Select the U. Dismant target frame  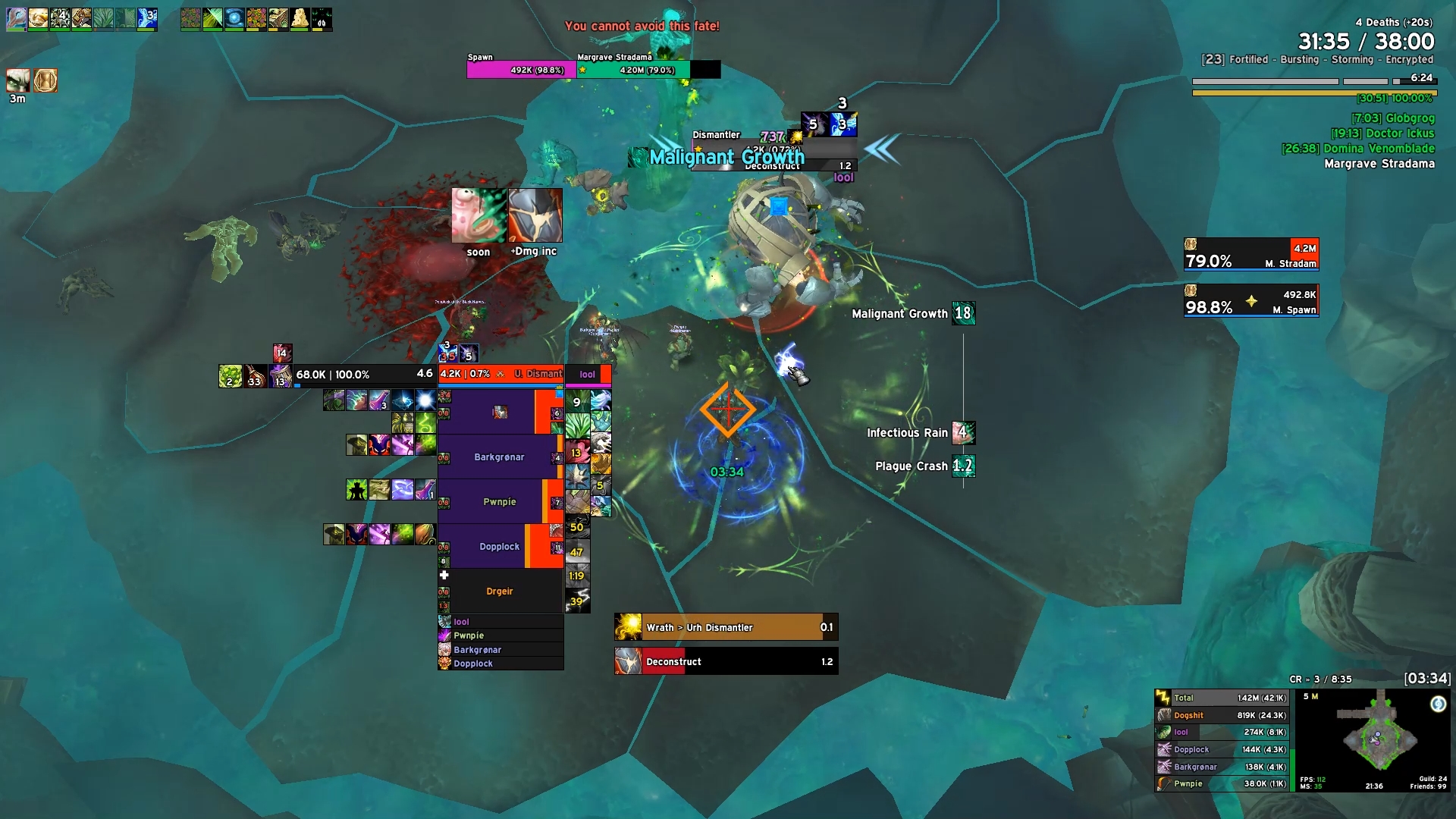click(x=500, y=374)
